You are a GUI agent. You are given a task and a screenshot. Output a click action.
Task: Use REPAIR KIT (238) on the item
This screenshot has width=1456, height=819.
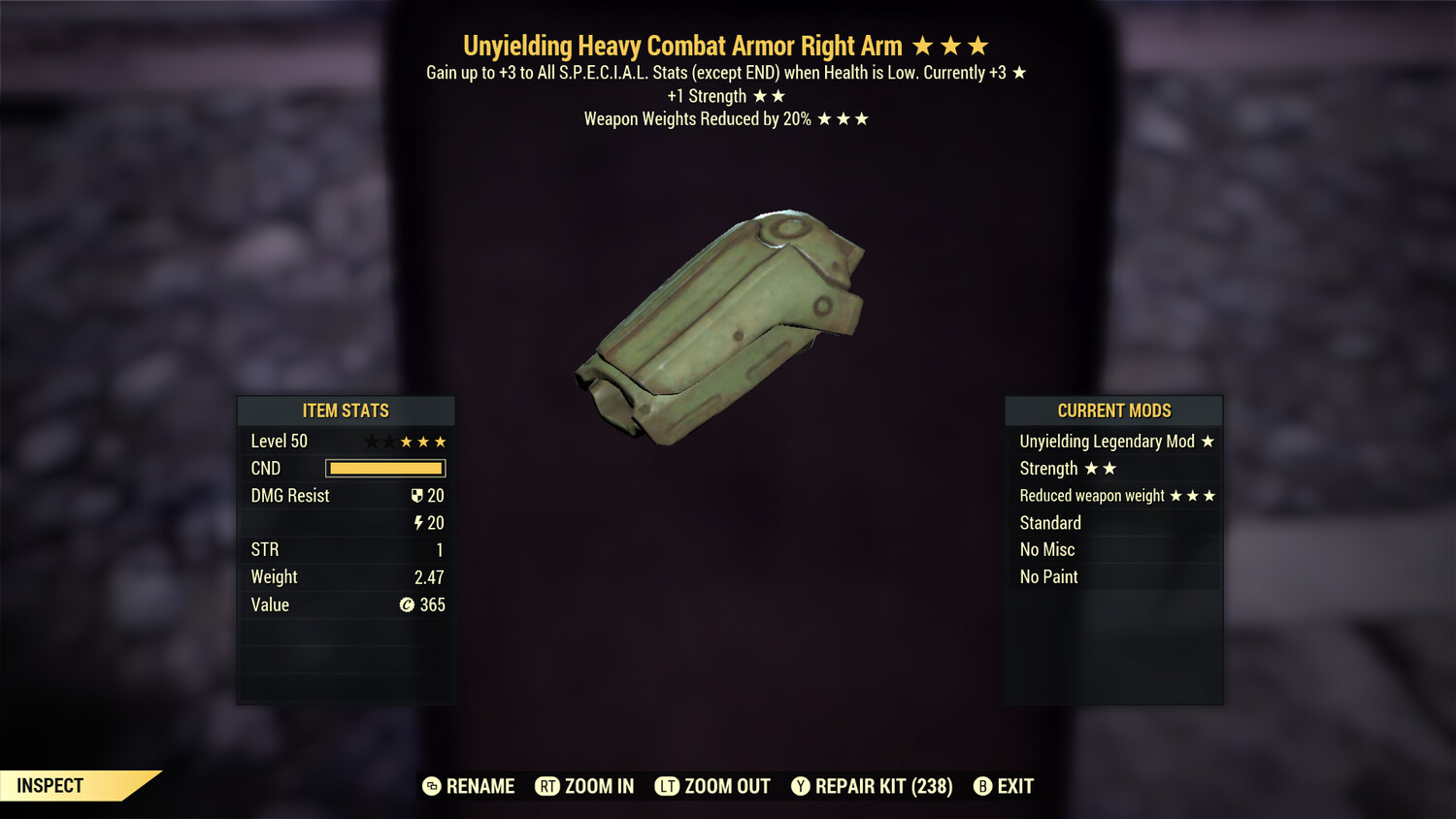pos(872,786)
